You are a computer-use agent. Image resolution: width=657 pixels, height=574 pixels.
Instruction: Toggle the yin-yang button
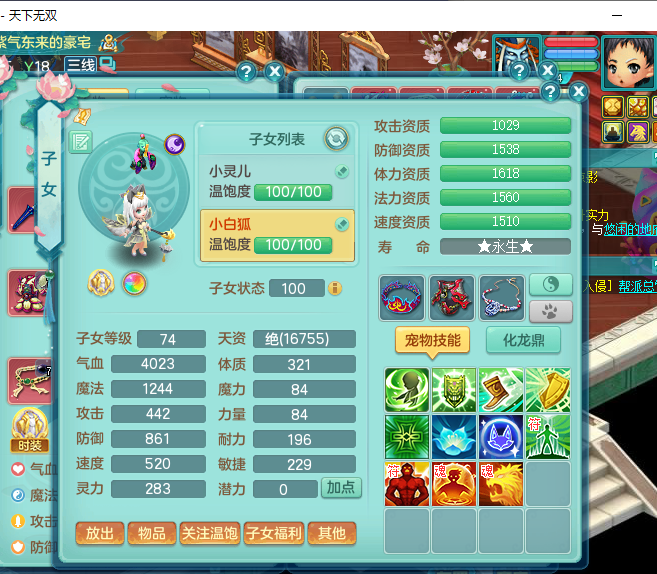coord(550,285)
